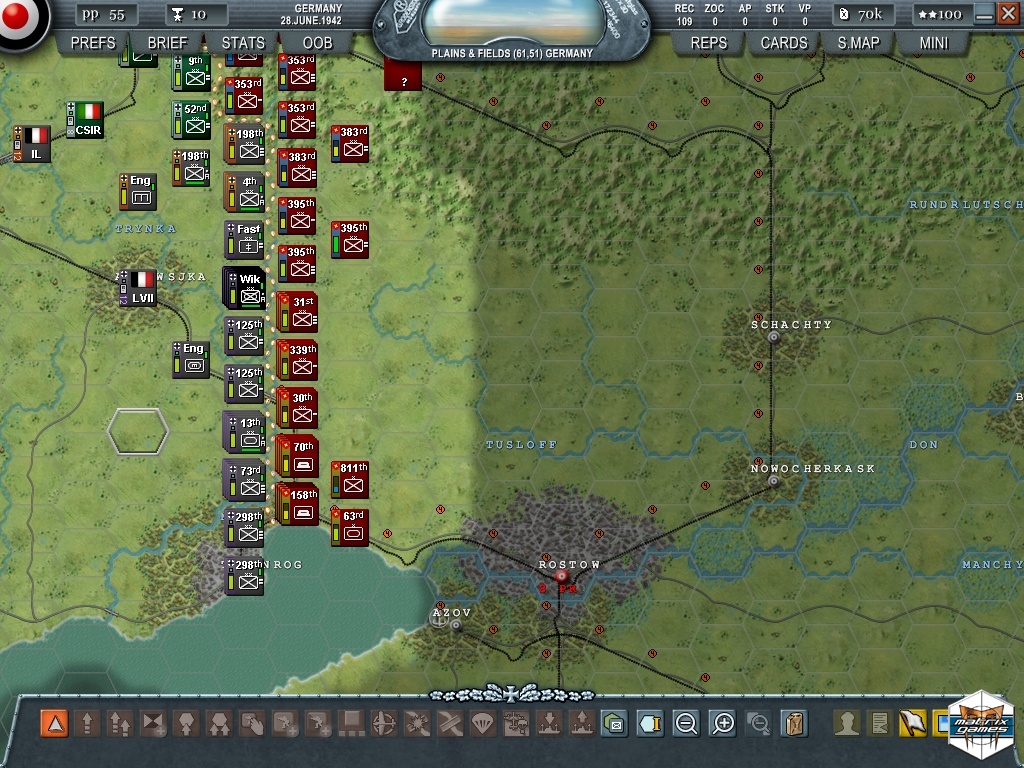
Task: Click the parachute paradrop toolbar icon
Action: tap(482, 723)
